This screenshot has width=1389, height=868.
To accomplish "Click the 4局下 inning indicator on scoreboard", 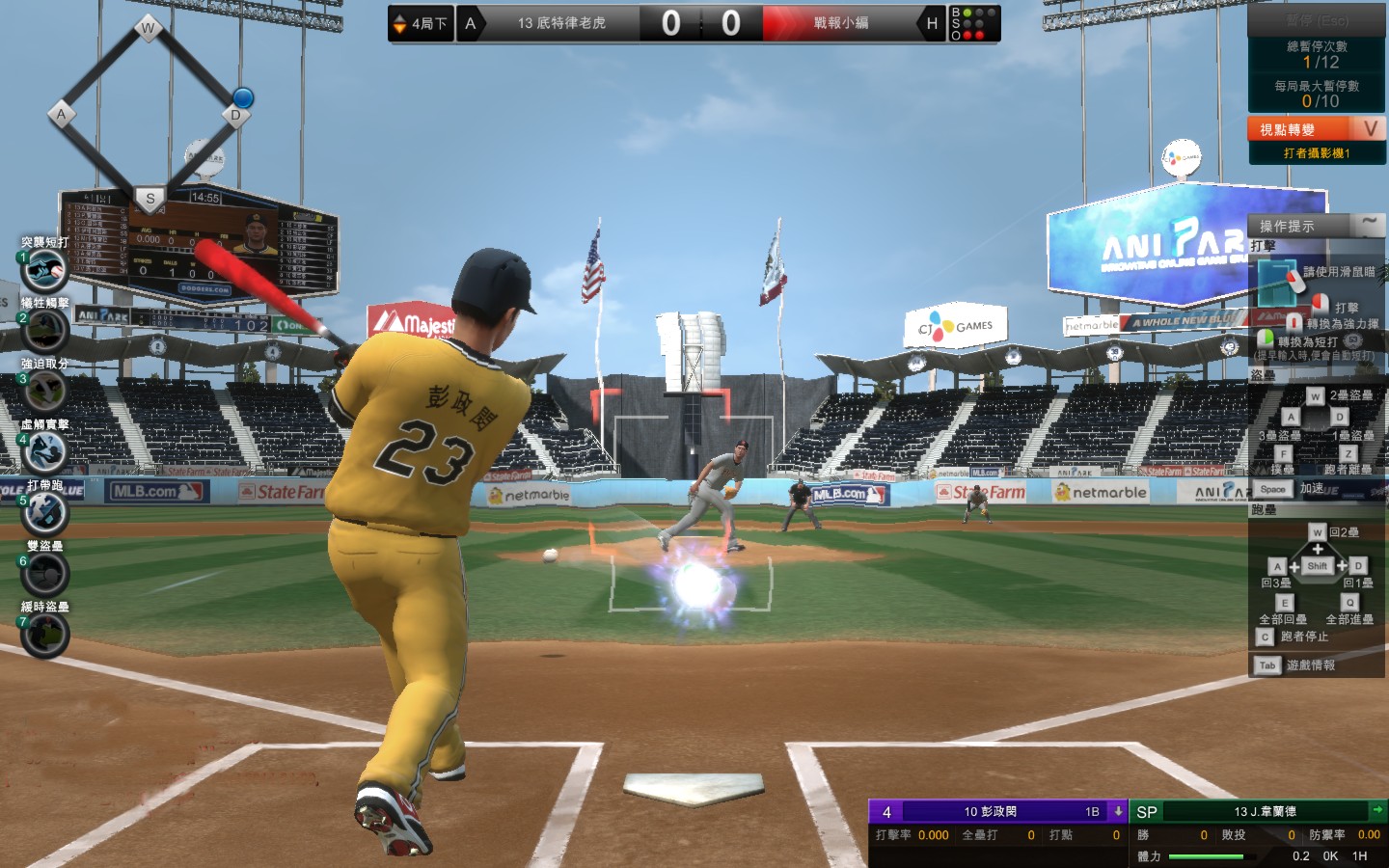I will click(x=421, y=23).
